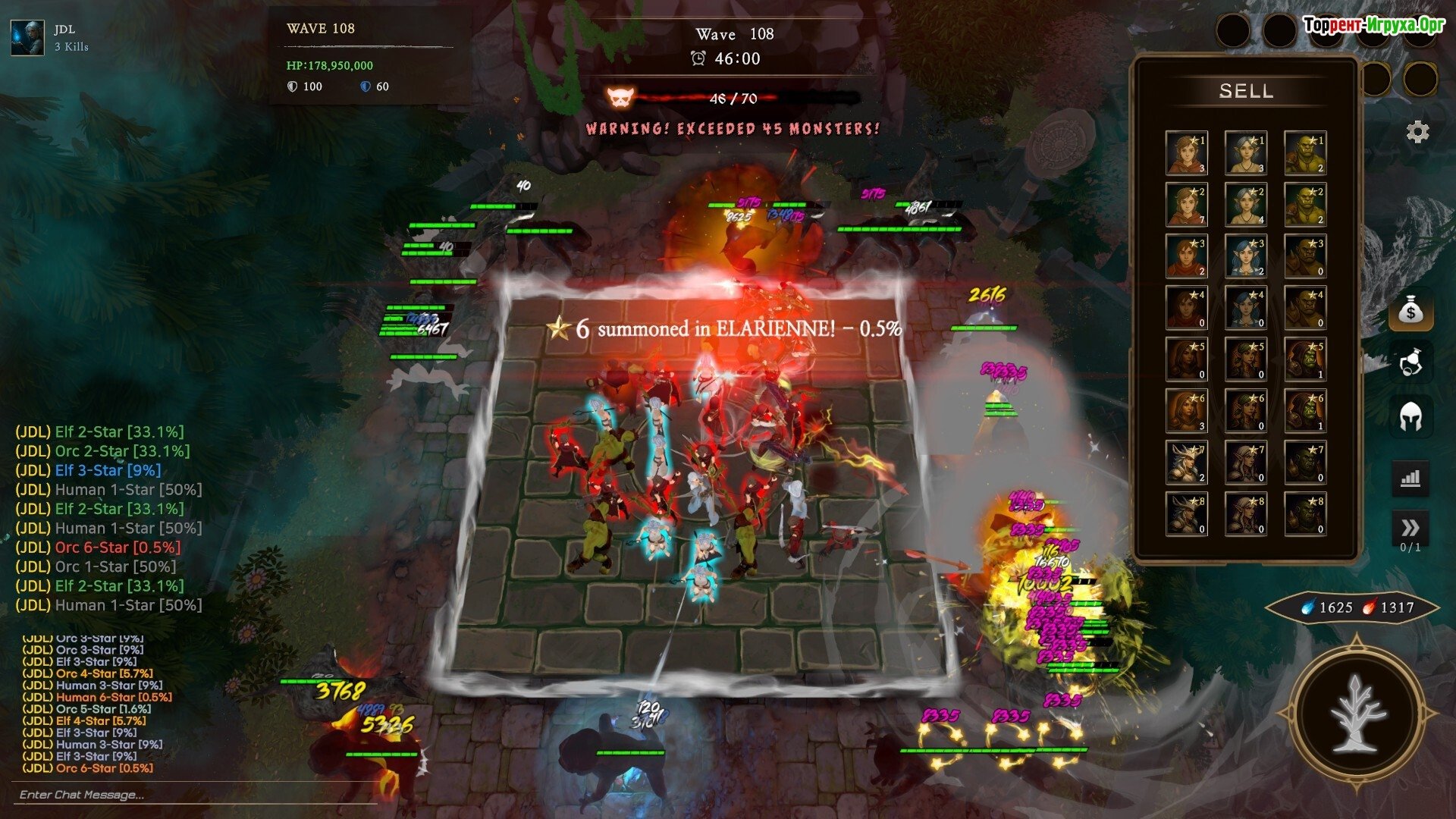Select the 6-star human sell slot
The image size is (1456, 819).
tap(1186, 411)
